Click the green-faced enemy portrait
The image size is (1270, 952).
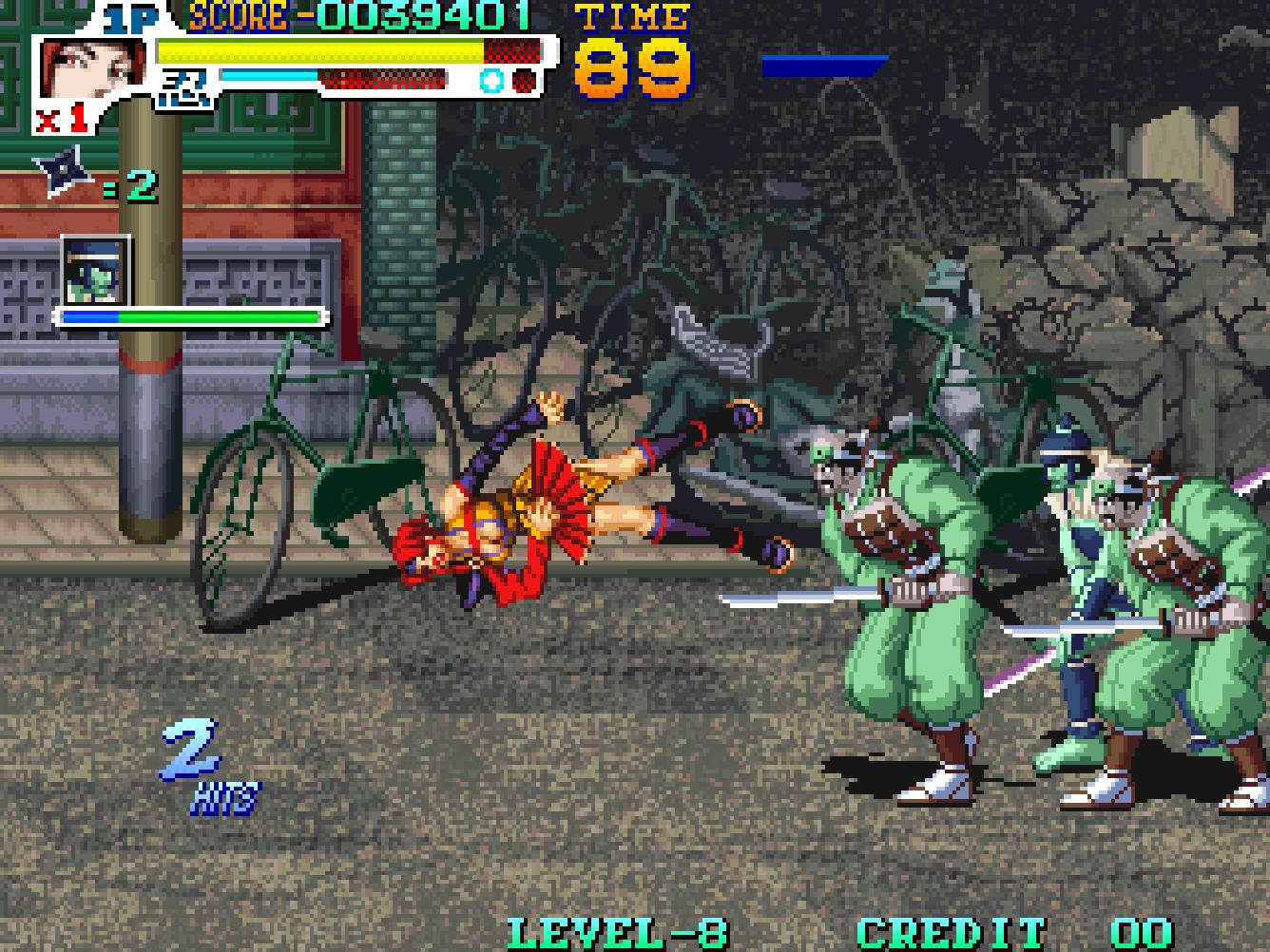[x=95, y=270]
